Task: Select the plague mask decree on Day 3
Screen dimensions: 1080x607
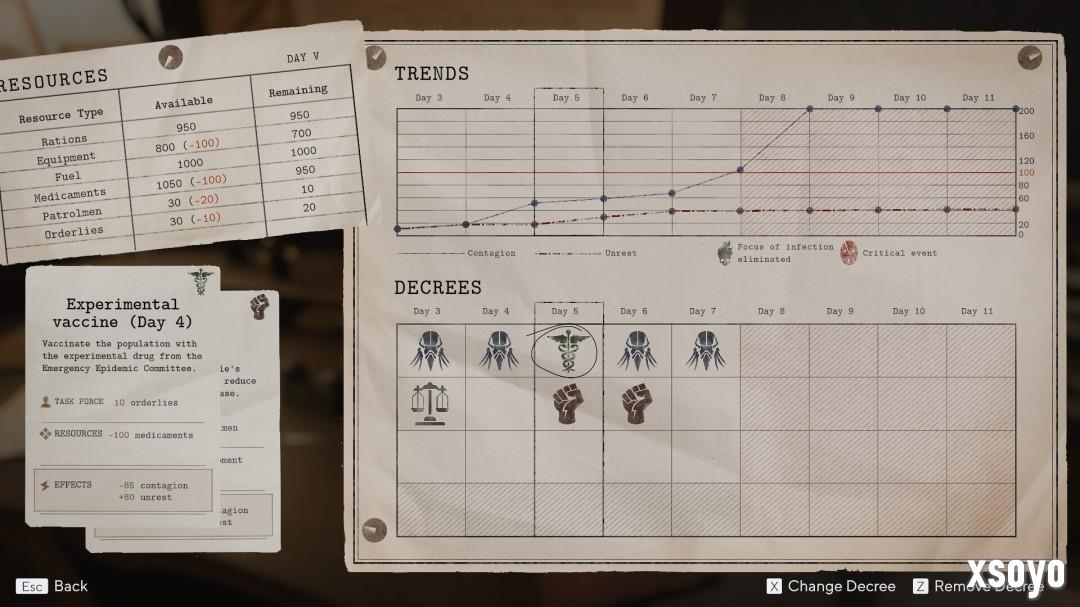Action: tap(430, 351)
